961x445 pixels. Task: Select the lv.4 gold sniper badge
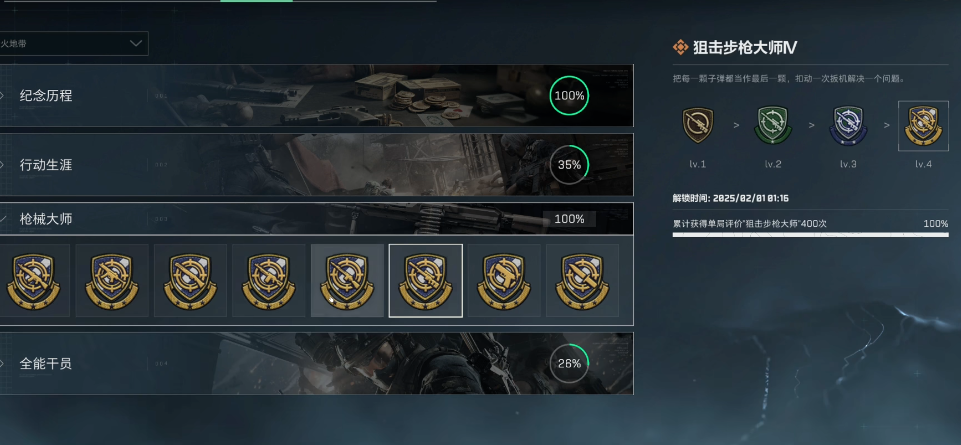(x=922, y=125)
